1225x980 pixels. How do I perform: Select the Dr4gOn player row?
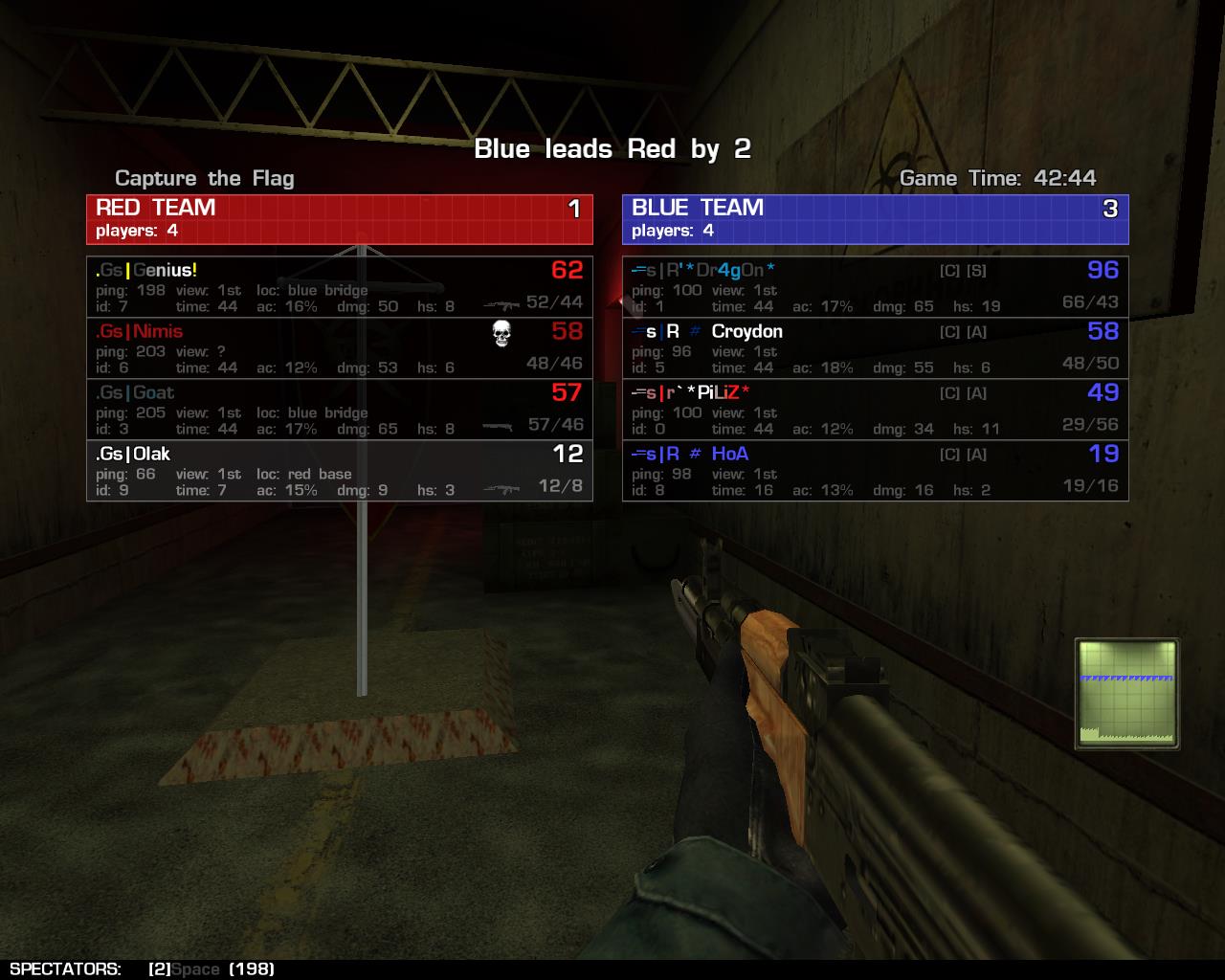[x=875, y=287]
